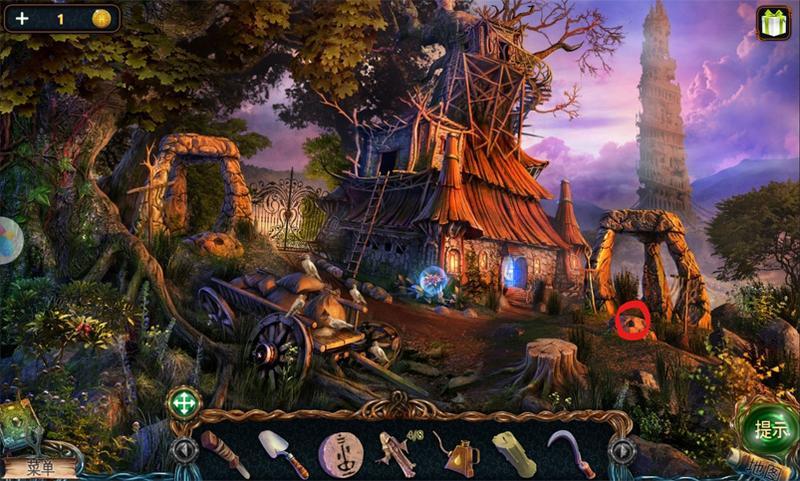Select the garden trowel in inventory
Image resolution: width=800 pixels, height=481 pixels.
283,453
